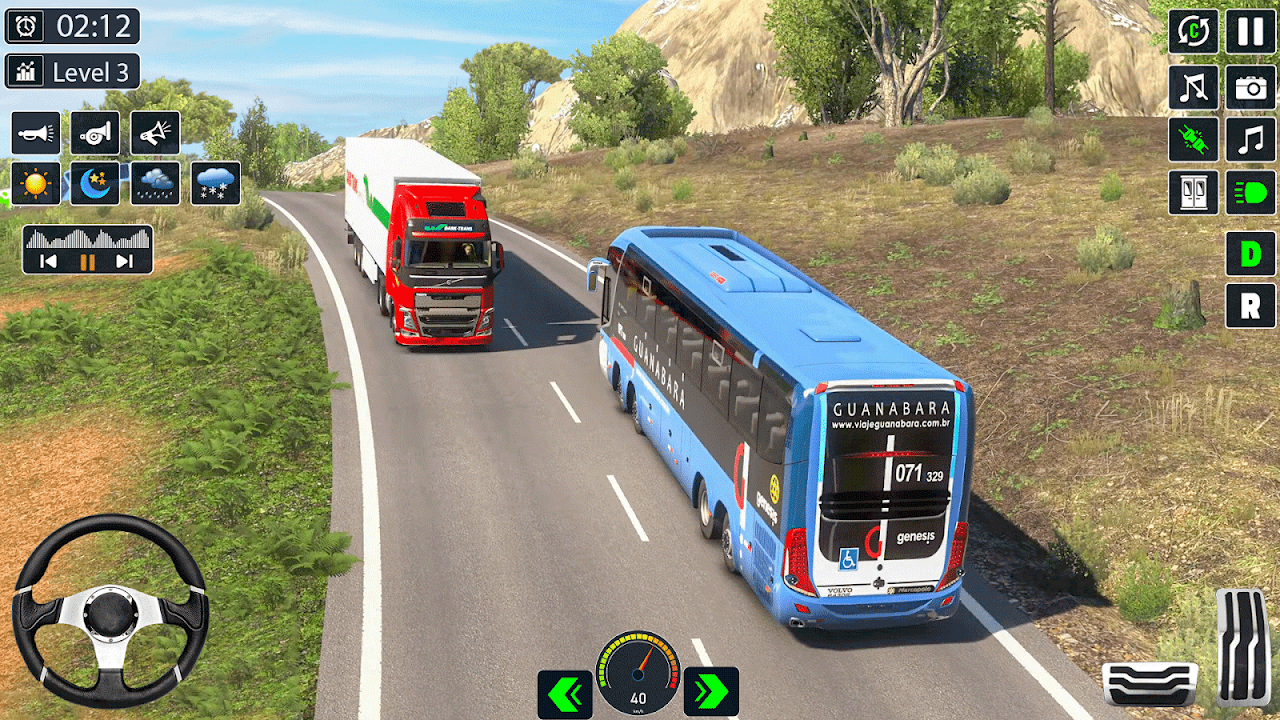Apply the wide brake pedal
Image resolution: width=1280 pixels, height=720 pixels.
[1150, 683]
